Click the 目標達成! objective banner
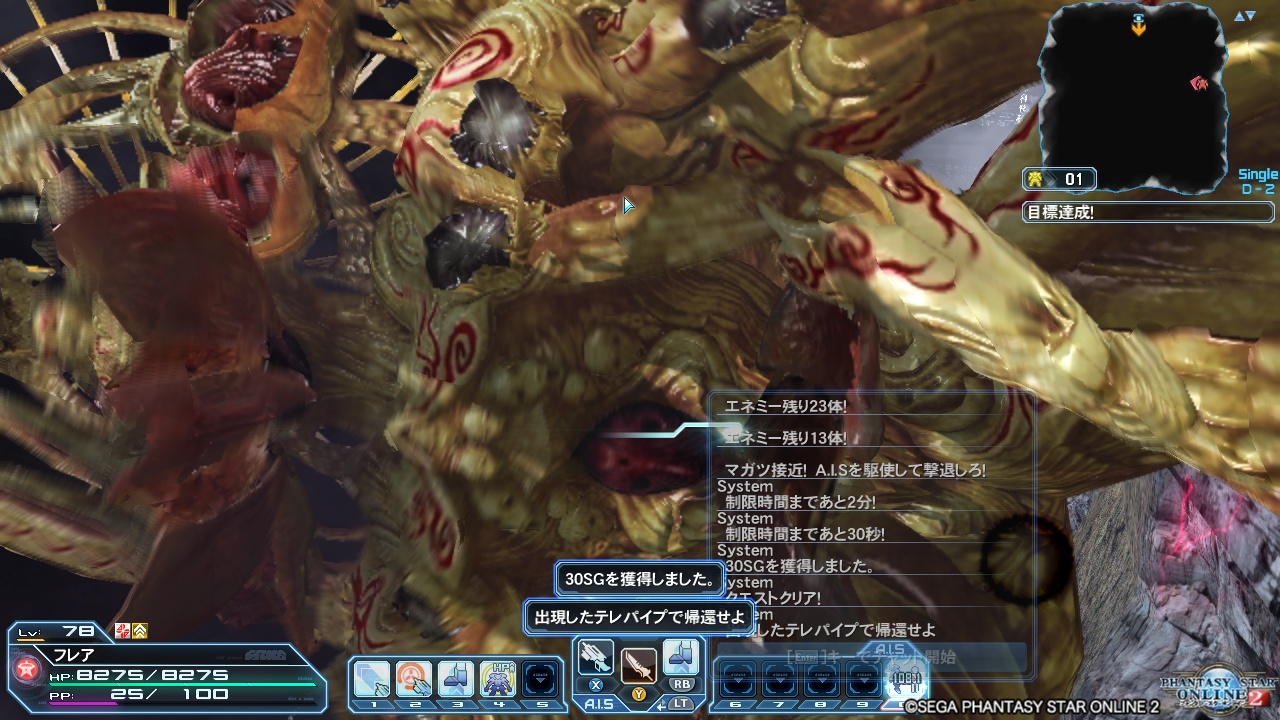Image resolution: width=1280 pixels, height=720 pixels. 1145,211
